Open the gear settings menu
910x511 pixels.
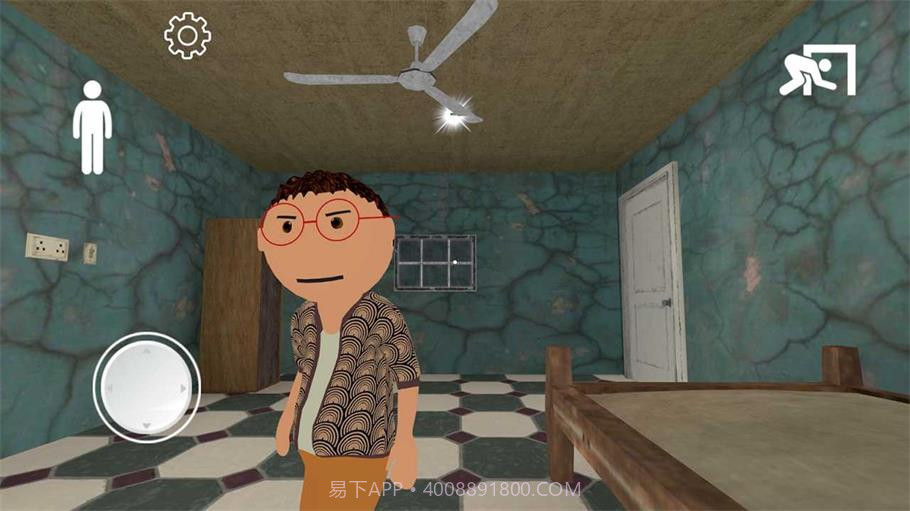click(187, 36)
